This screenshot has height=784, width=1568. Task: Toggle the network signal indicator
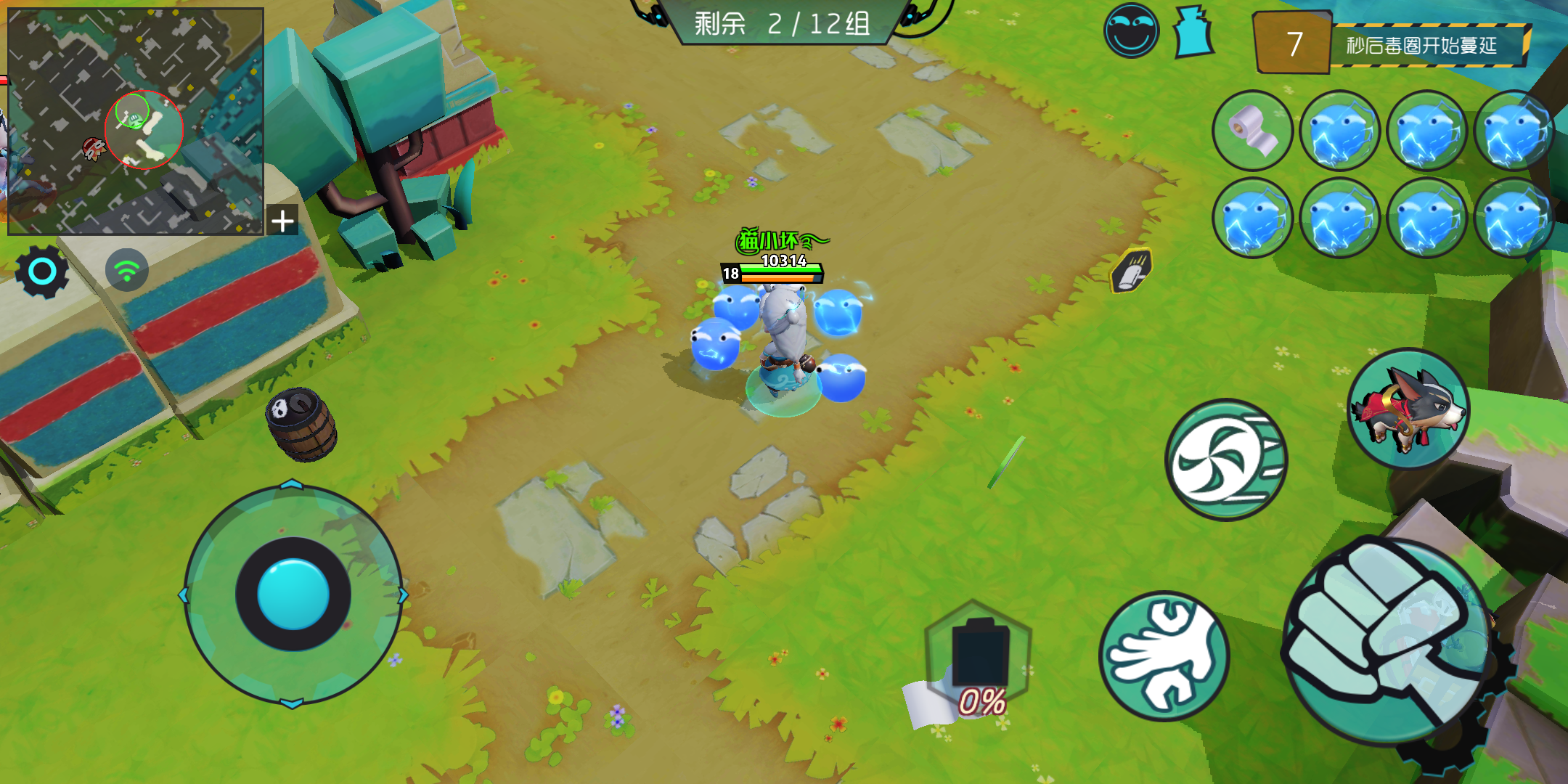point(127,270)
